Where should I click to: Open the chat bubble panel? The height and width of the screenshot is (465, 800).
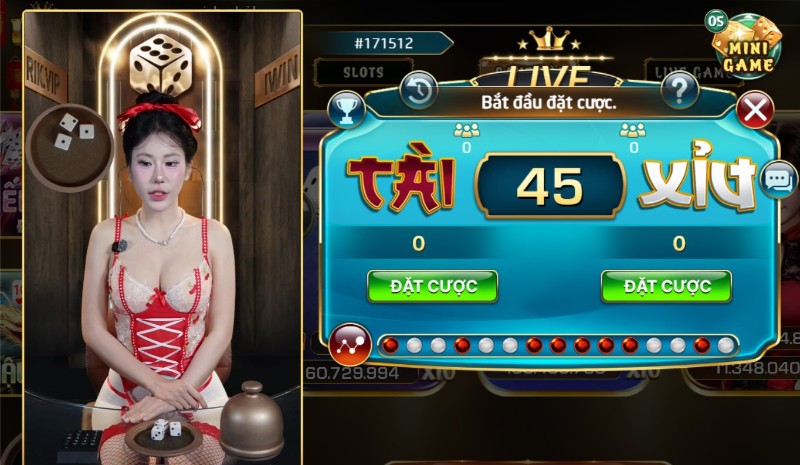[778, 179]
